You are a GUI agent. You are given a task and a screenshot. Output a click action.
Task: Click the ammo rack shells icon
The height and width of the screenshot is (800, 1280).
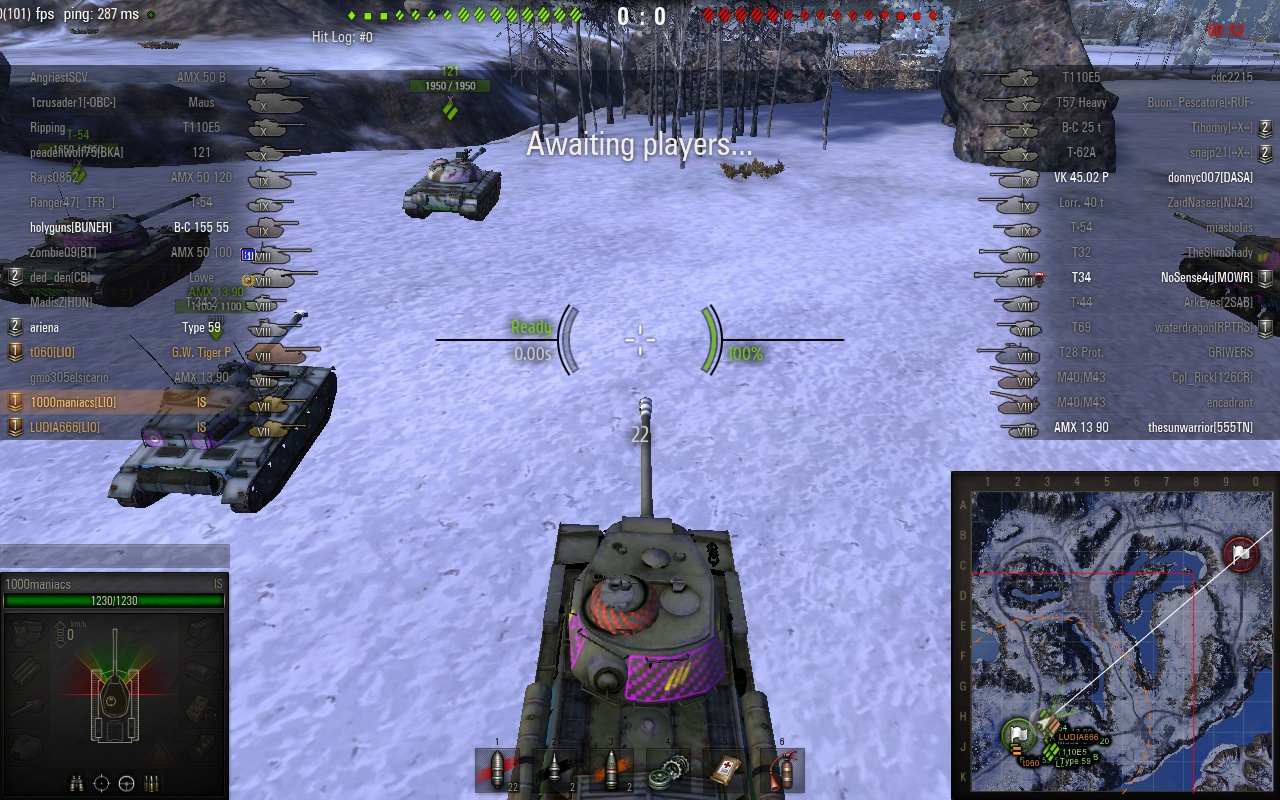(x=152, y=783)
